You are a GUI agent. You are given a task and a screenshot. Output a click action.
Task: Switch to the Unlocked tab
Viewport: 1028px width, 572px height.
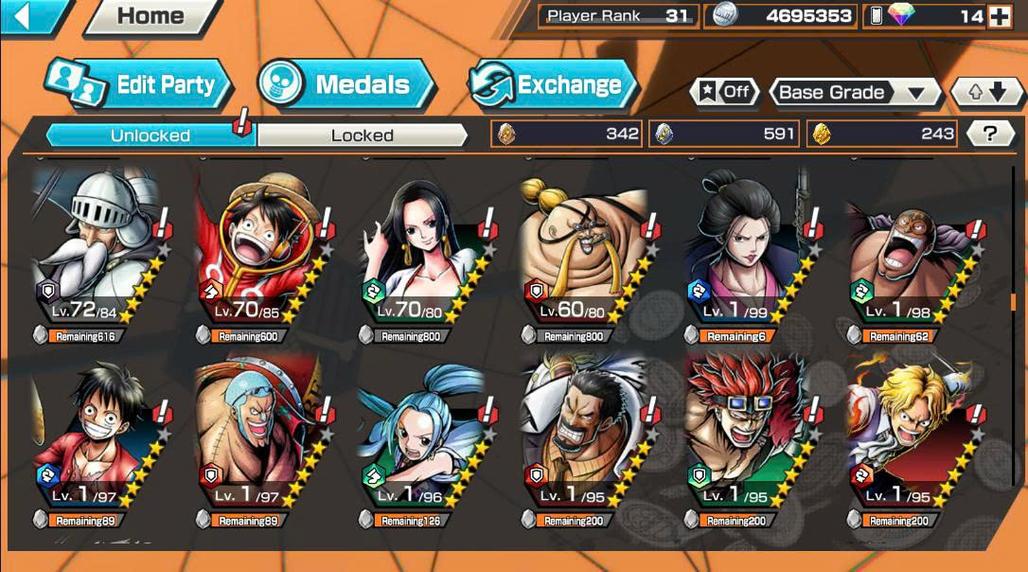pyautogui.click(x=150, y=135)
